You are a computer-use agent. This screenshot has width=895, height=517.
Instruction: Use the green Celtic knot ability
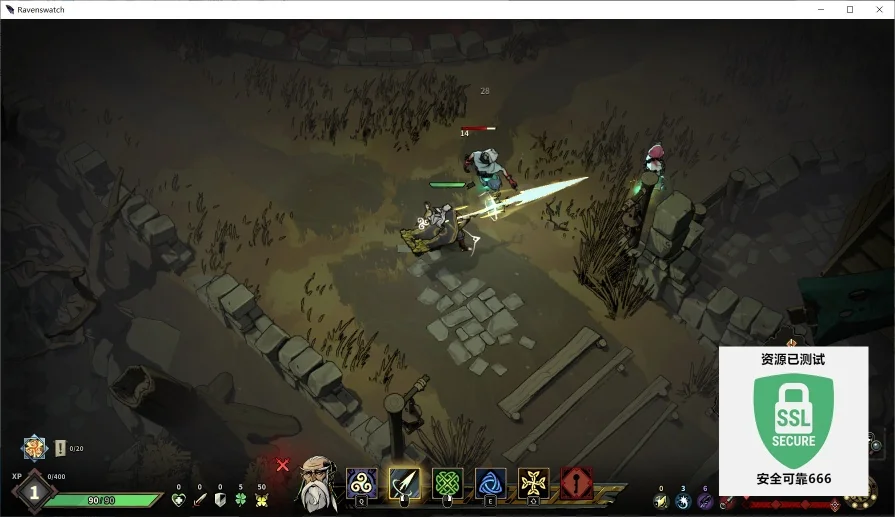[447, 483]
